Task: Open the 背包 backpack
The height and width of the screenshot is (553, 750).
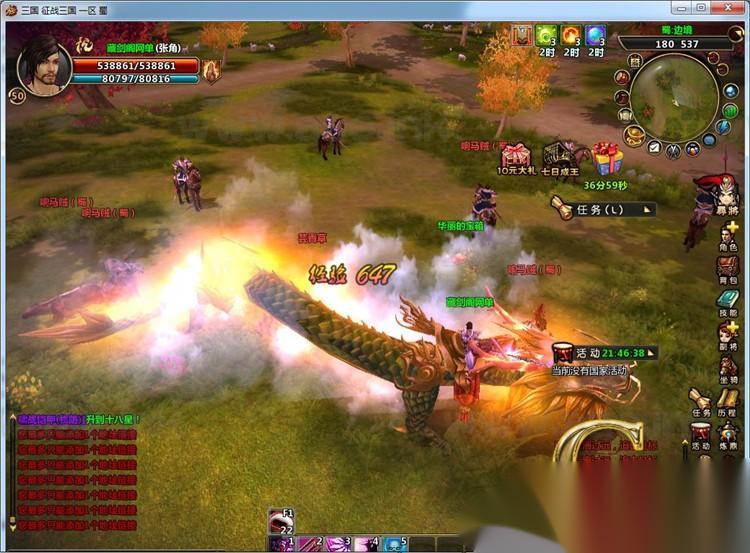Action: point(727,268)
